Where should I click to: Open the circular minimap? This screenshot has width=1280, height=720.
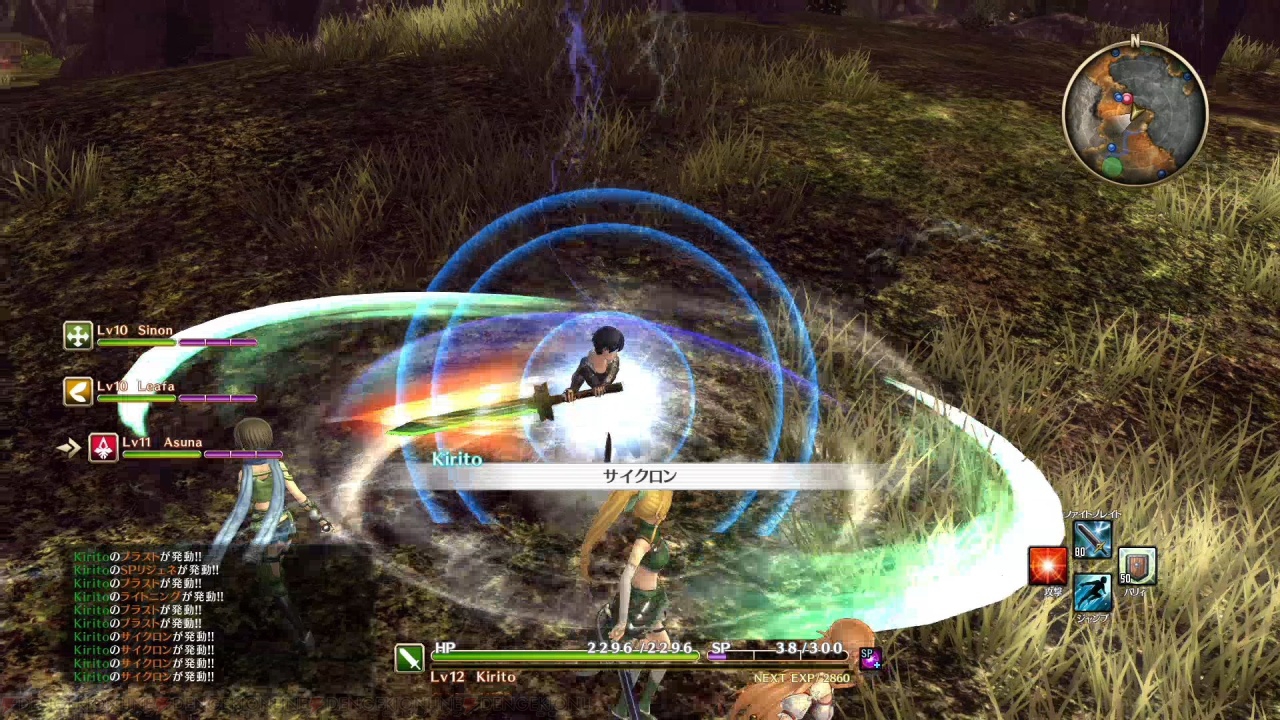(x=1134, y=114)
